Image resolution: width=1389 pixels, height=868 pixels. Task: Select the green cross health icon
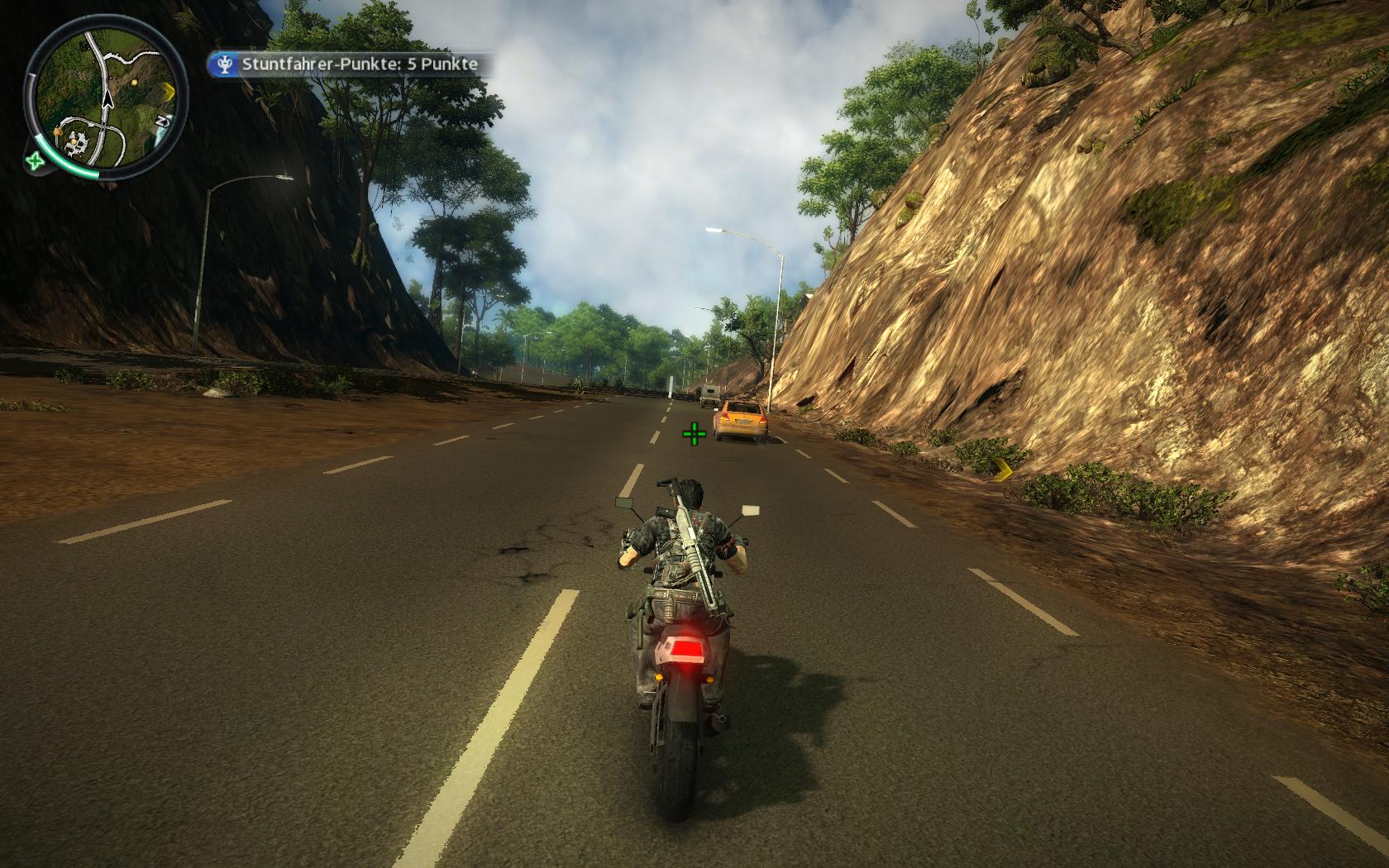point(35,160)
